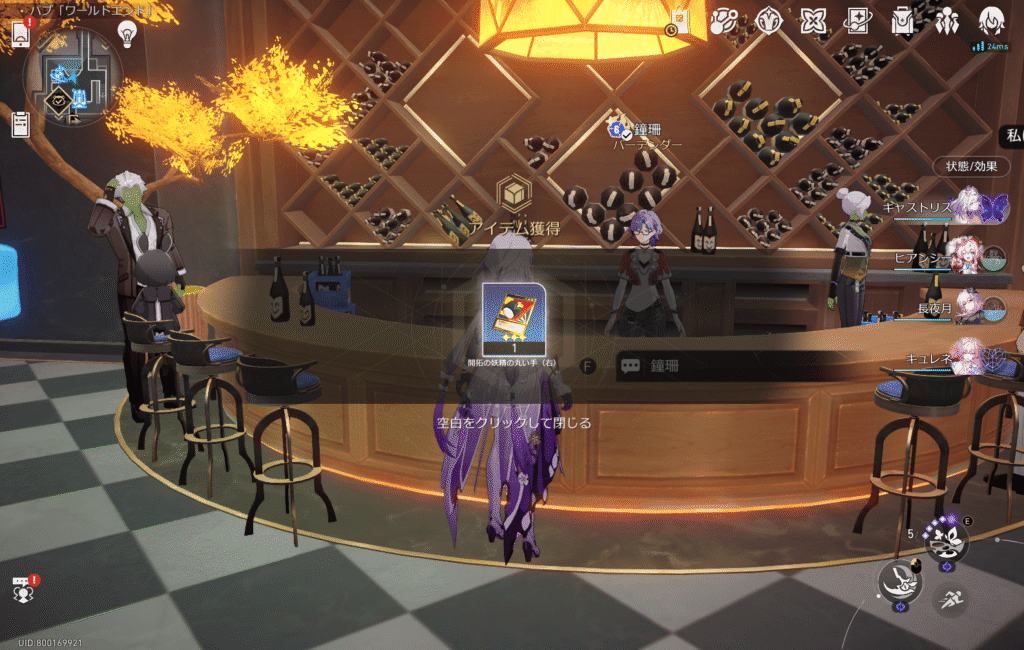This screenshot has width=1024, height=650.
Task: Open the 状態/効果 status panel
Action: (971, 166)
